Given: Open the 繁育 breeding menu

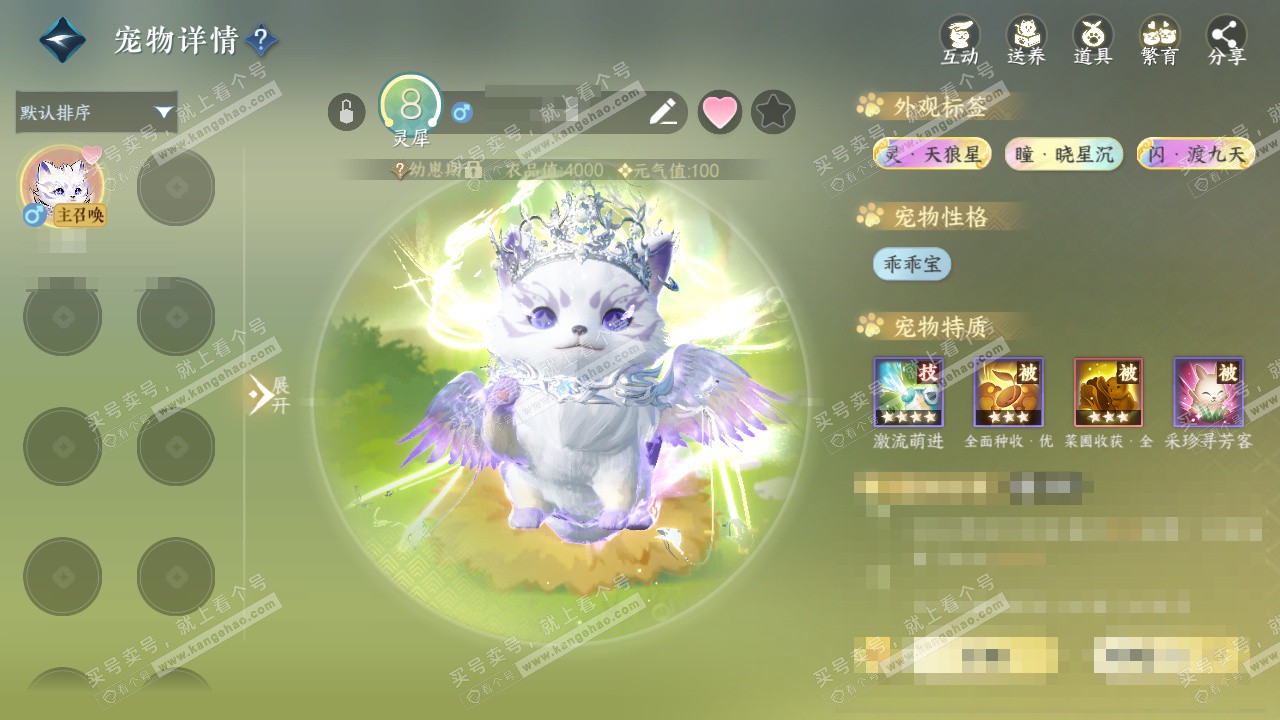Looking at the screenshot, I should click(1159, 40).
